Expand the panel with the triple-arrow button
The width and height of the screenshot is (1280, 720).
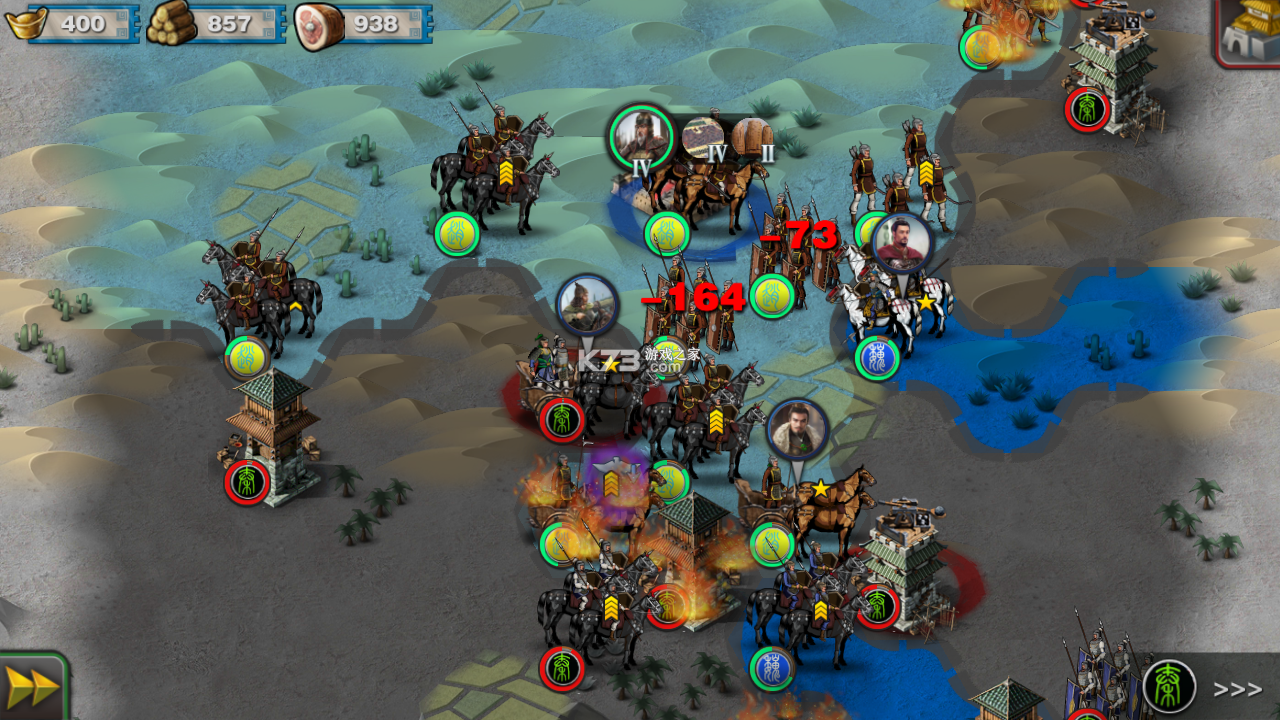click(1237, 689)
